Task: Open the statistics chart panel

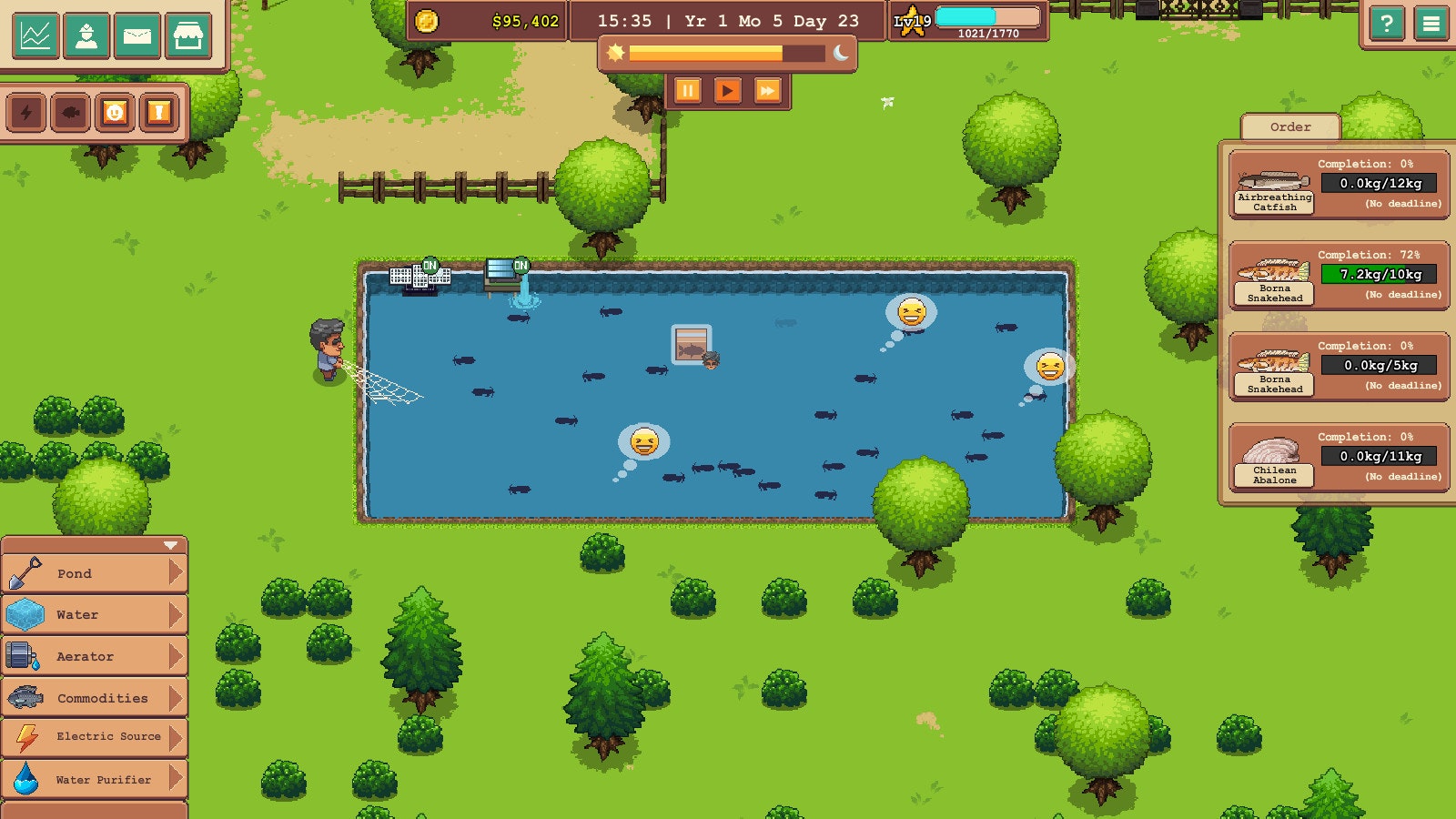Action: (35, 36)
